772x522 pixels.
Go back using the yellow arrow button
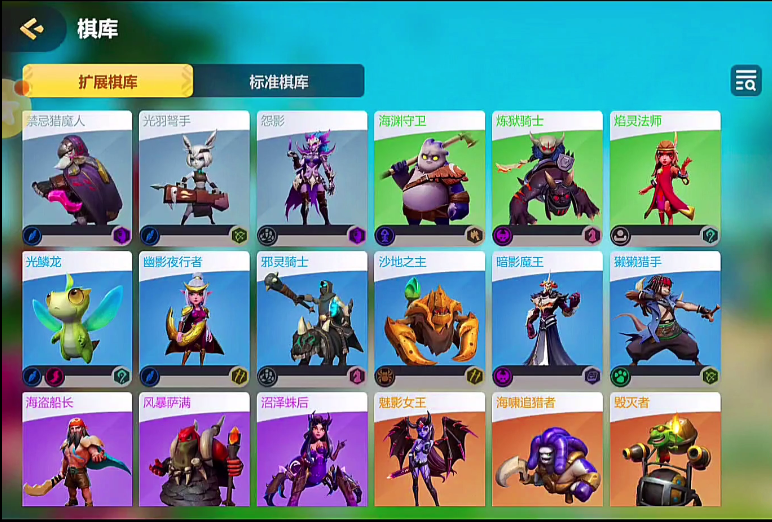[x=32, y=29]
